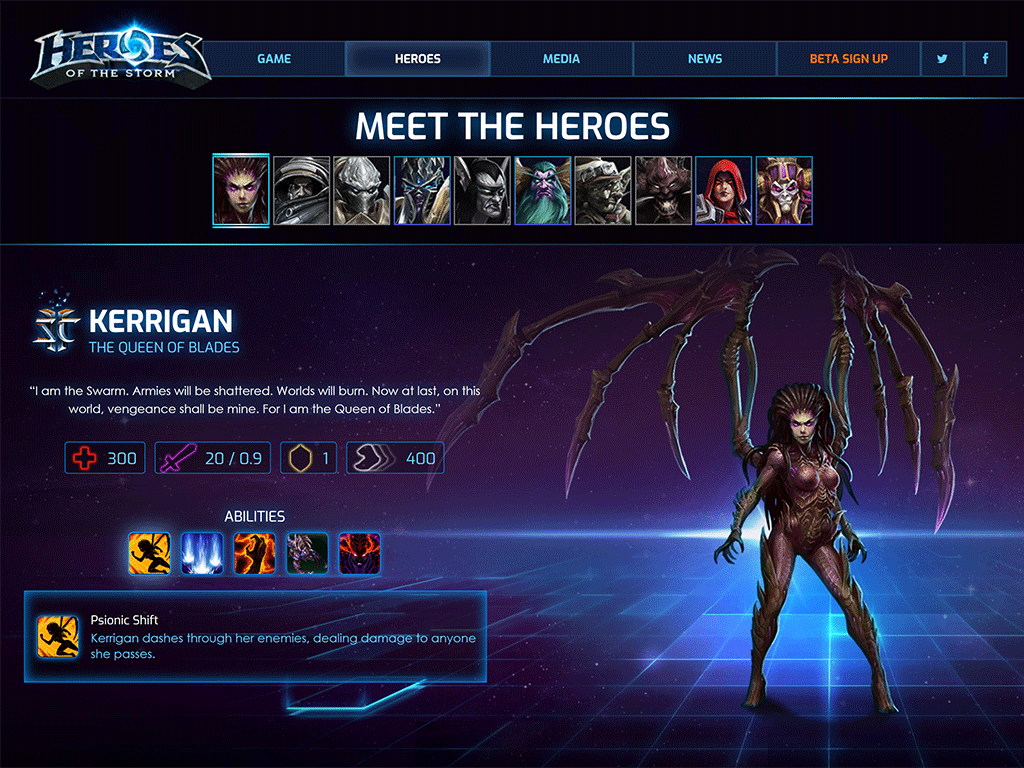This screenshot has width=1024, height=768.
Task: Choose the green-bearded druid portrait
Action: point(543,190)
